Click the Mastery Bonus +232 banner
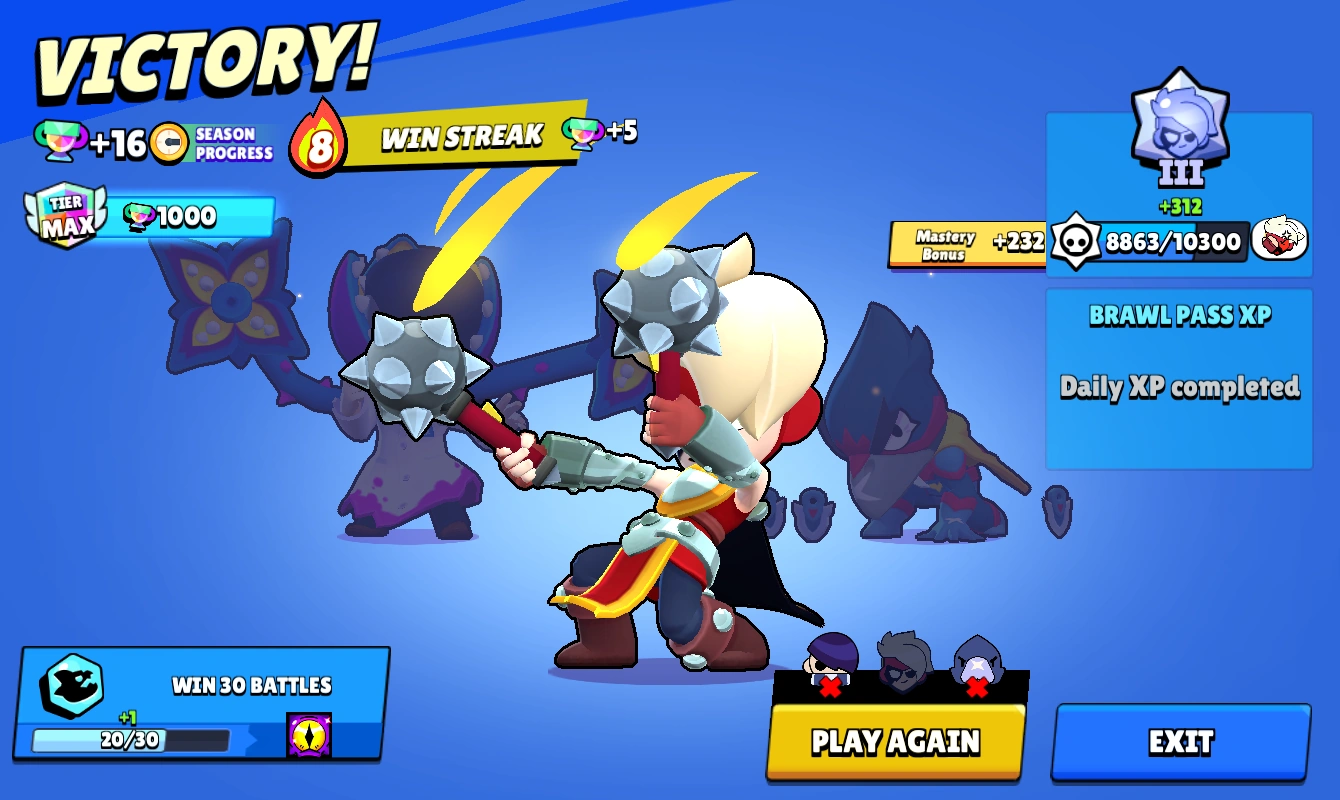This screenshot has height=800, width=1340. tap(965, 241)
